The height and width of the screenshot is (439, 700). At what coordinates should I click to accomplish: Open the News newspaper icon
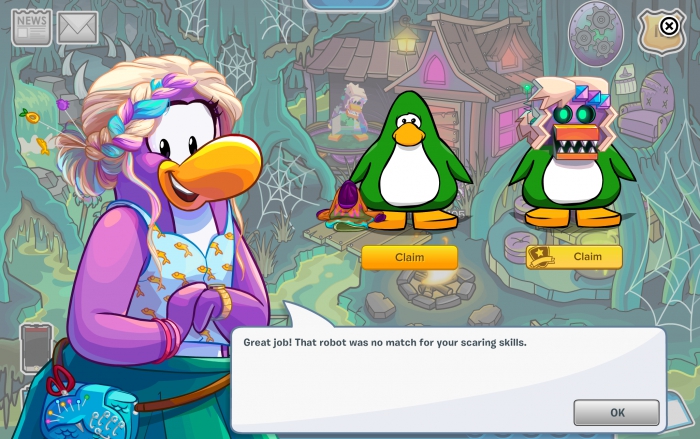click(31, 26)
